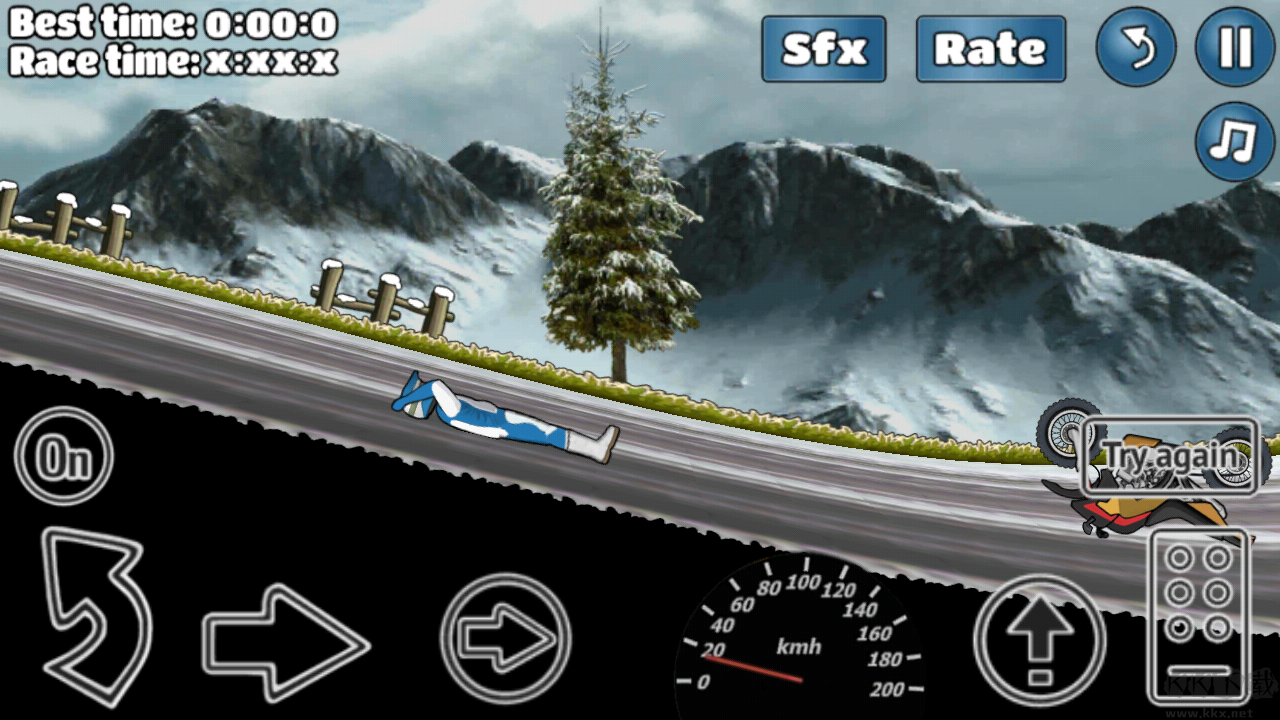This screenshot has height=720, width=1280.
Task: Open the Rate screen
Action: point(991,49)
